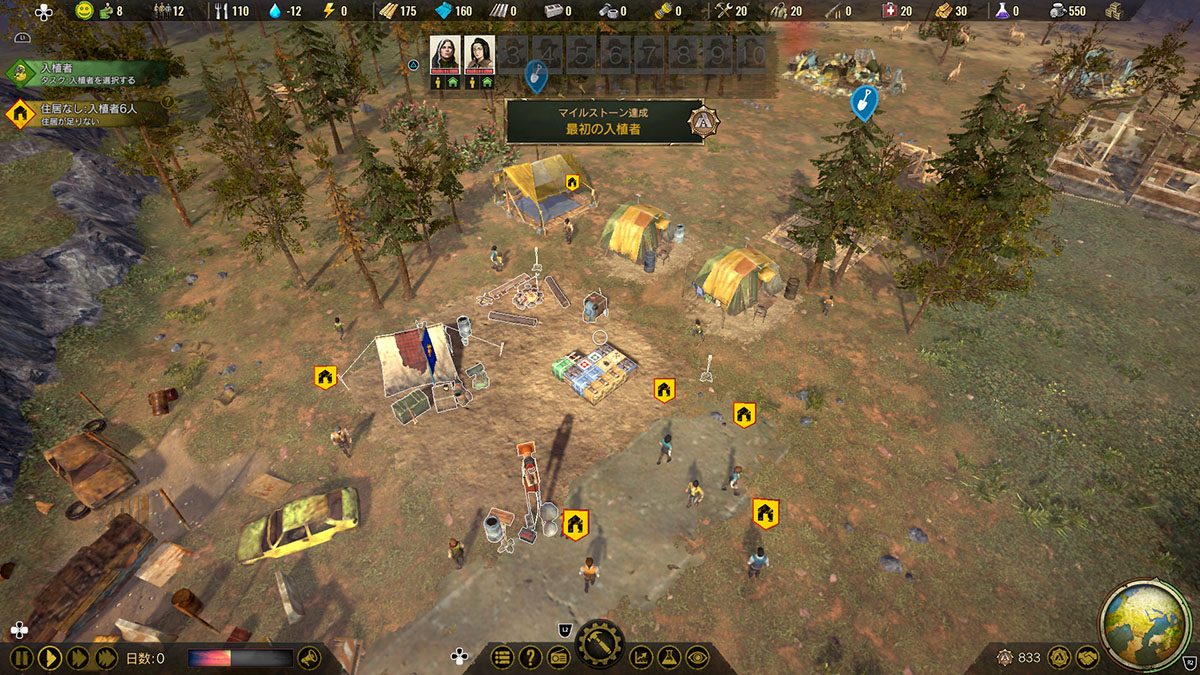Open the list menu icon
Image resolution: width=1200 pixels, height=675 pixels.
[502, 658]
